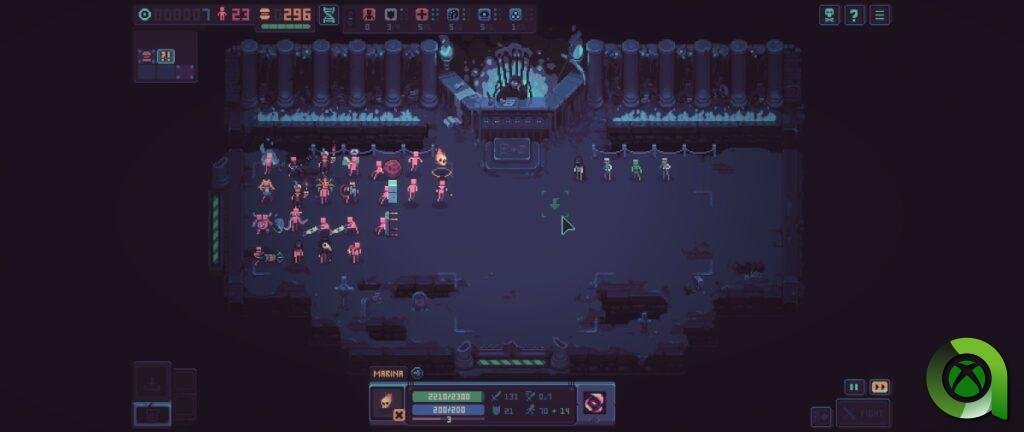1024x432 pixels.
Task: Select the burger item slot
Action: click(146, 57)
